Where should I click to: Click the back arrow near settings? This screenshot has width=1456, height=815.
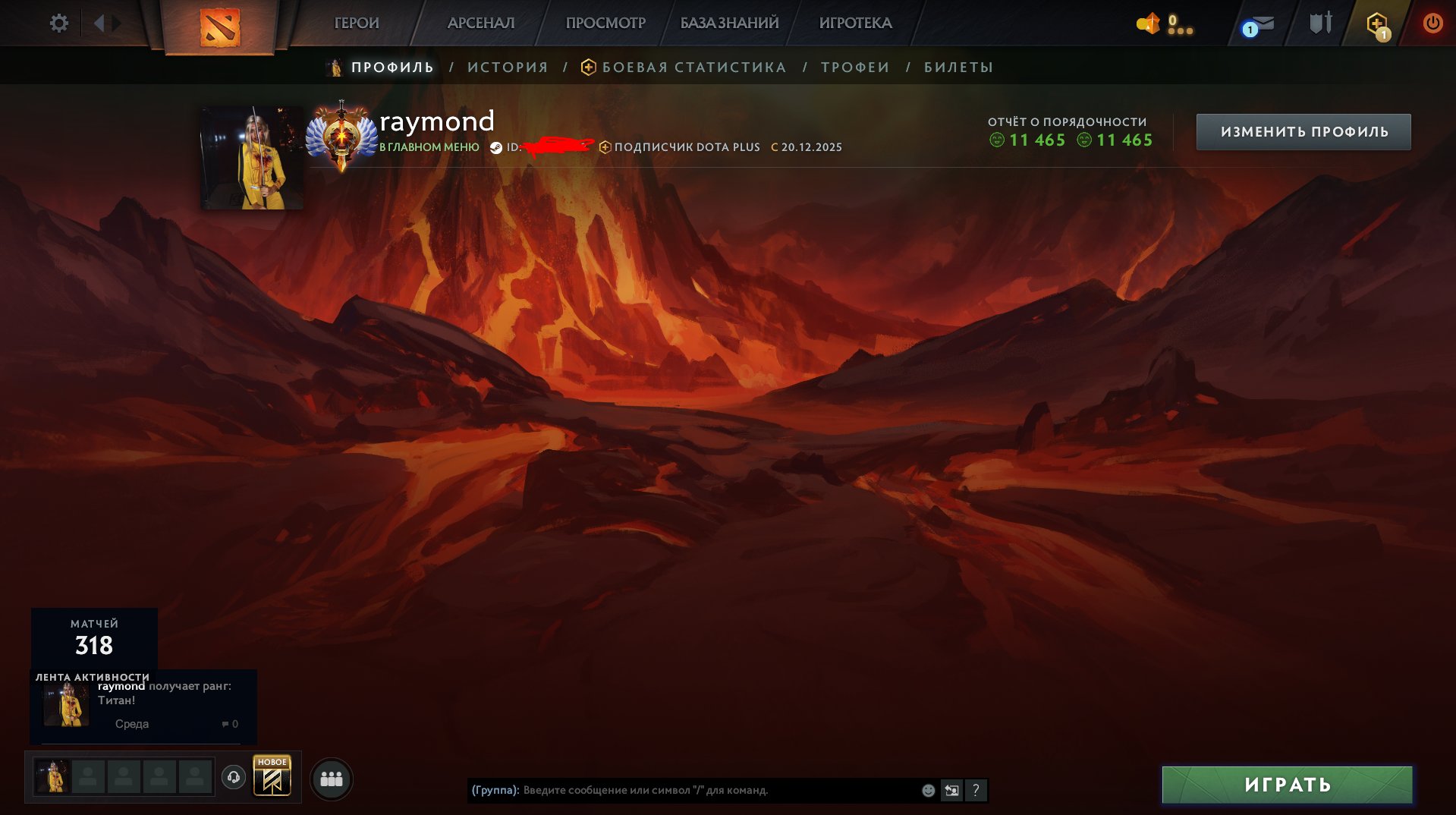click(99, 23)
